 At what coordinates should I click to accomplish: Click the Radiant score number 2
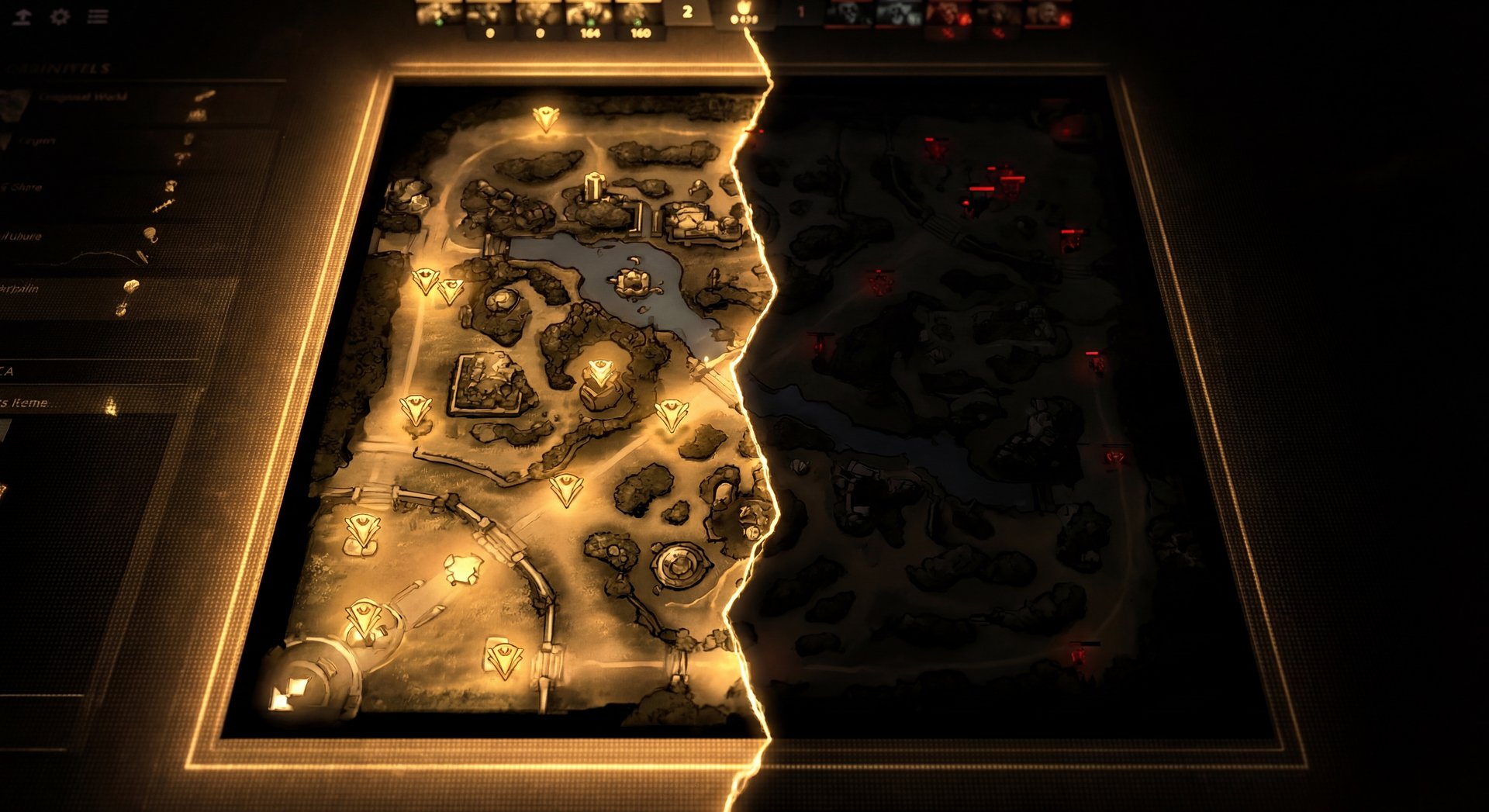687,12
